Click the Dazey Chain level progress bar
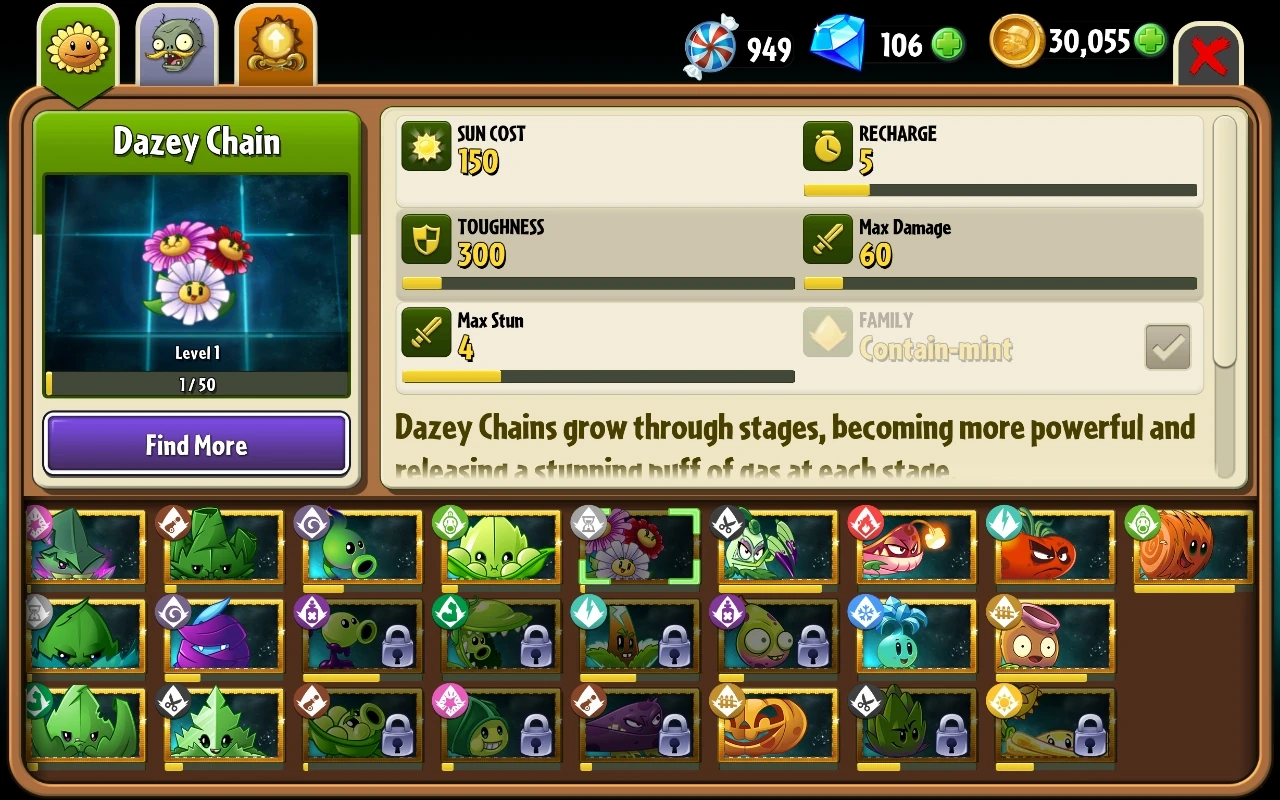Viewport: 1280px width, 800px height. [196, 384]
